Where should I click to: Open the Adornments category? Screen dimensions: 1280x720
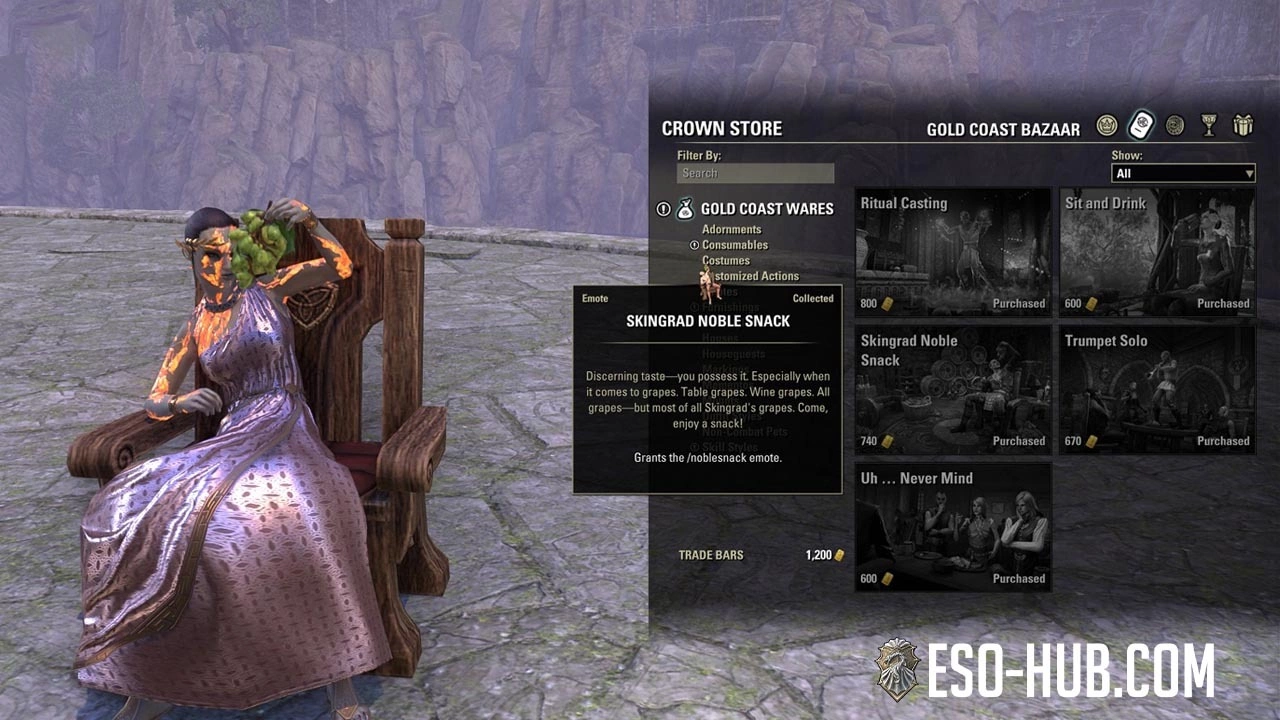731,230
